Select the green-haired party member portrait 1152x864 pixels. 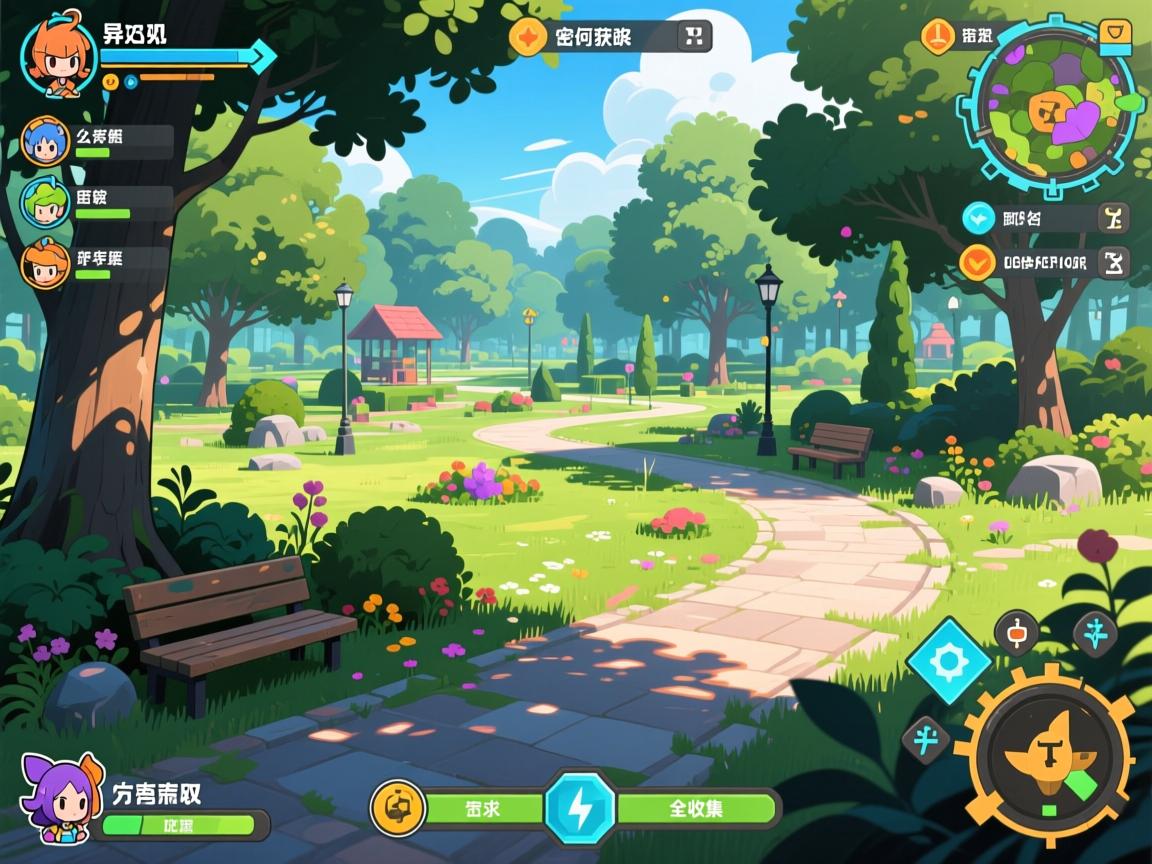point(45,202)
